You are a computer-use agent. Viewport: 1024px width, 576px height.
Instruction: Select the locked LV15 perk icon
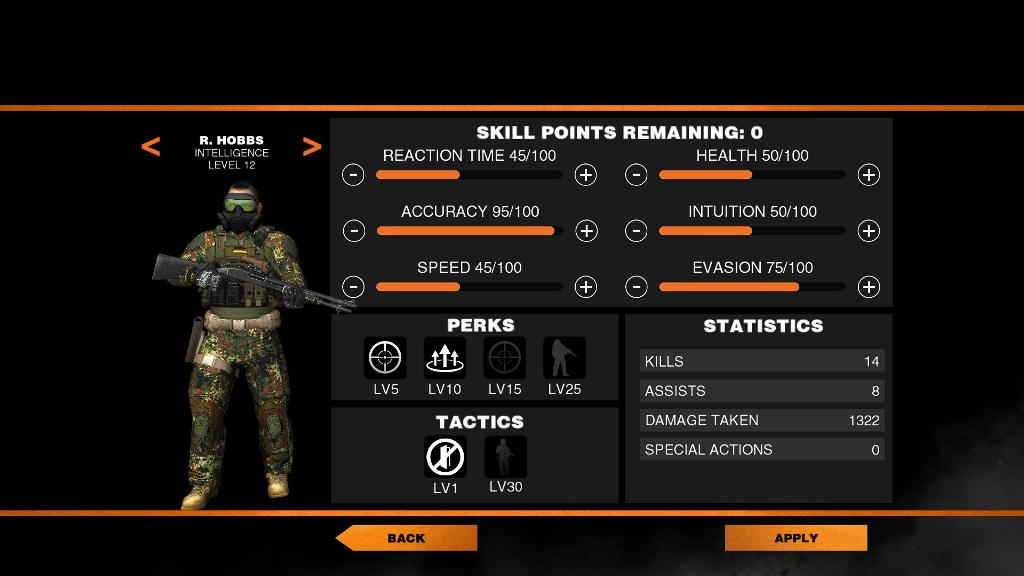click(505, 358)
